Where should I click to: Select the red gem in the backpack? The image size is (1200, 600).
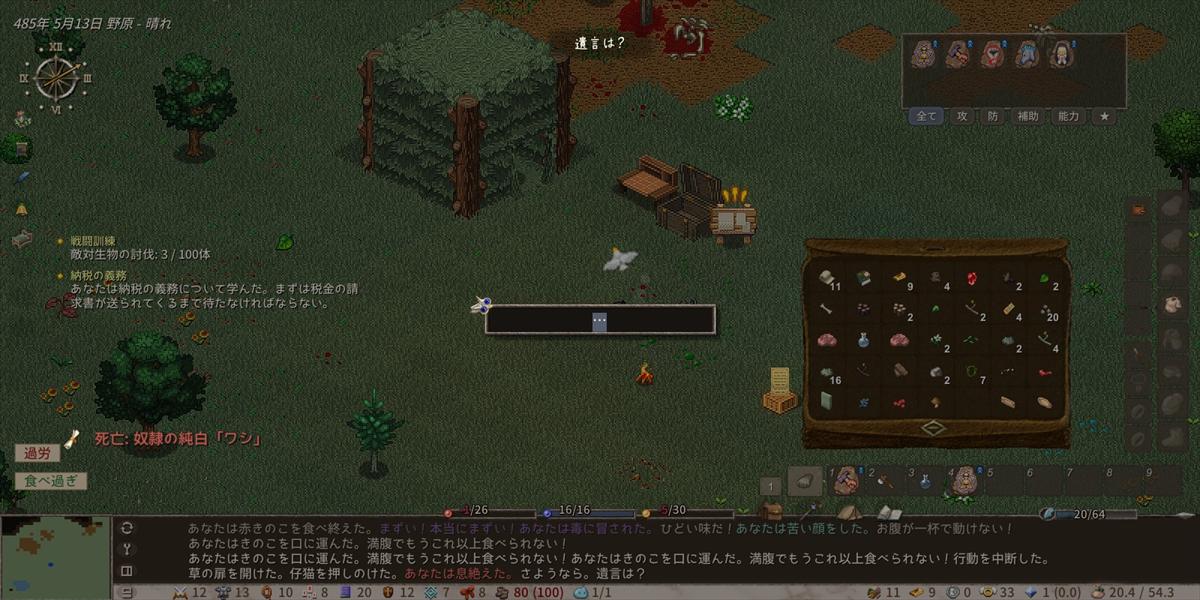tap(970, 278)
